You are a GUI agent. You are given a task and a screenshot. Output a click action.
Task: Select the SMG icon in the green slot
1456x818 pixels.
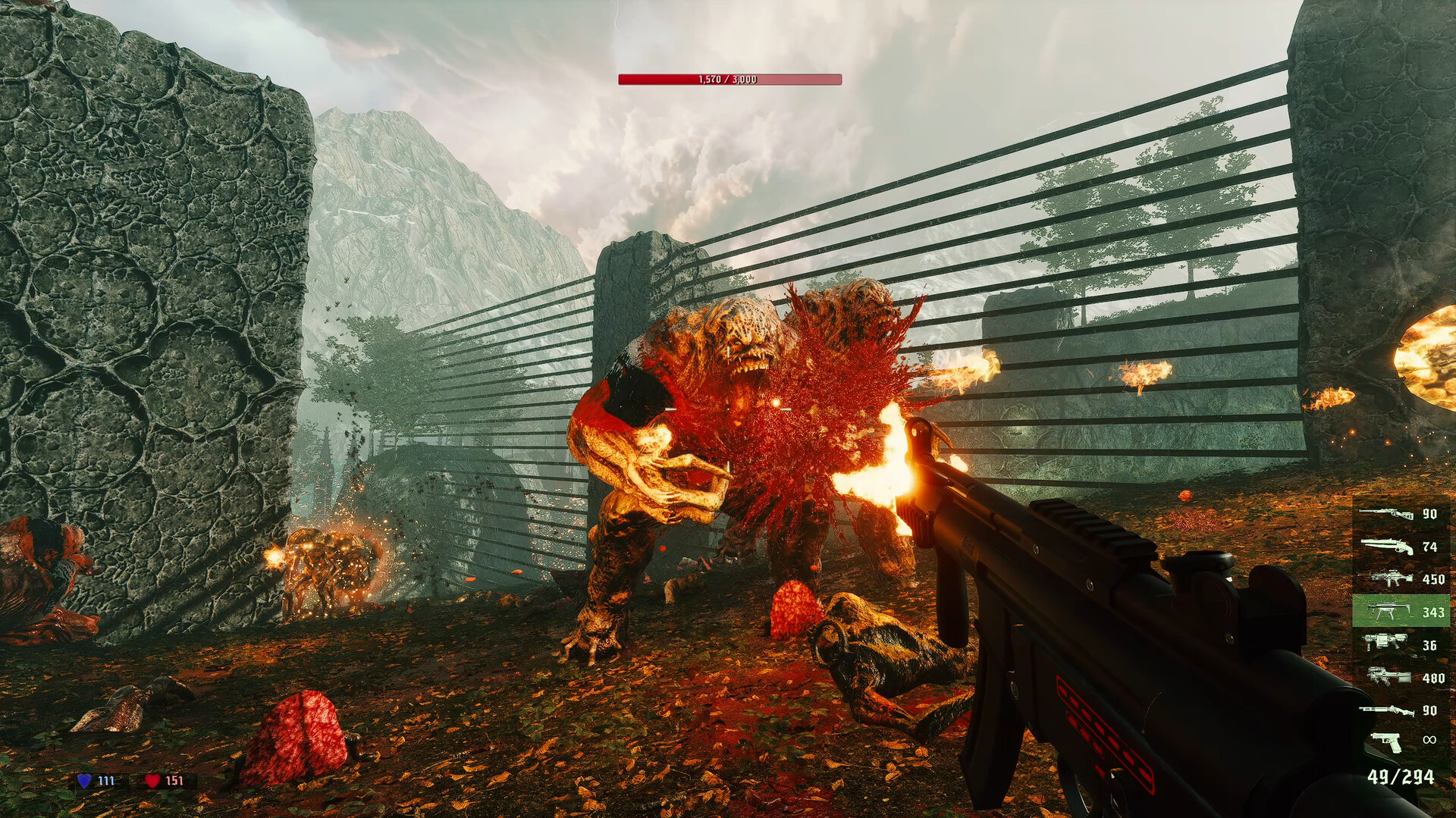1389,611
